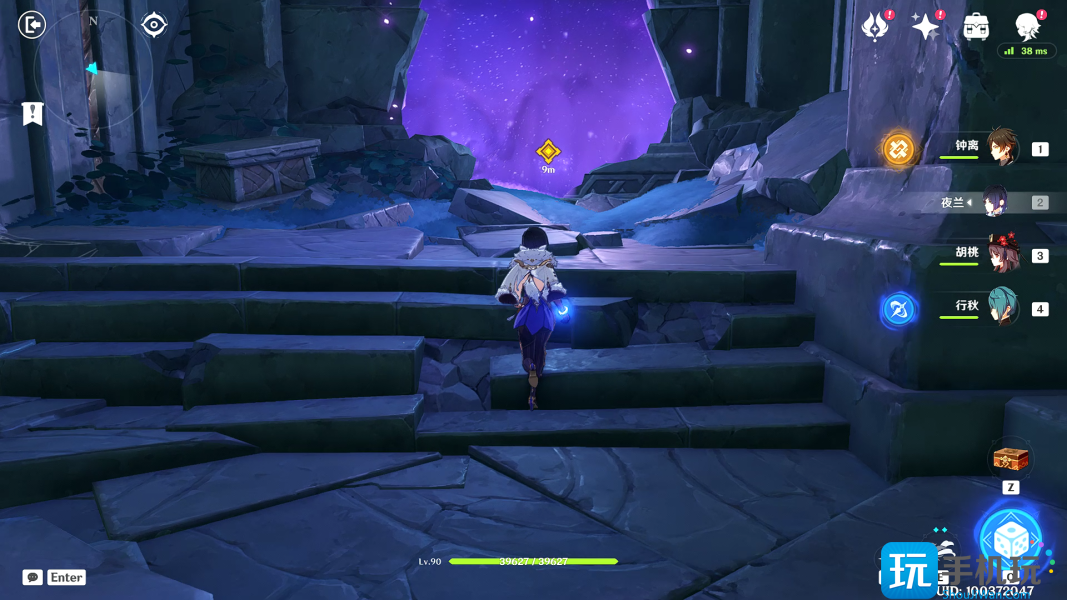Open the backpack inventory
The image size is (1067, 600).
[977, 27]
